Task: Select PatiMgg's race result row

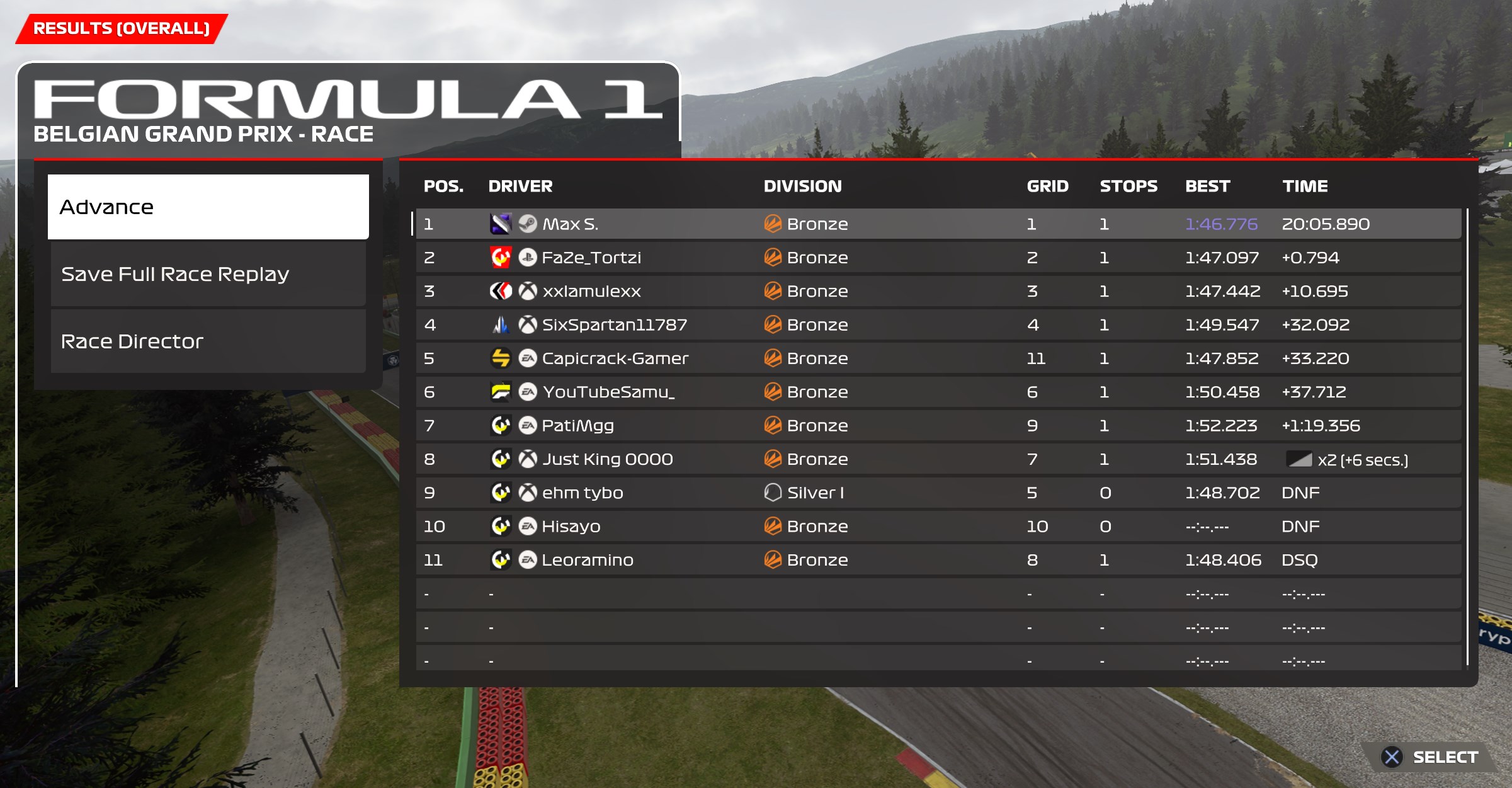Action: point(577,426)
